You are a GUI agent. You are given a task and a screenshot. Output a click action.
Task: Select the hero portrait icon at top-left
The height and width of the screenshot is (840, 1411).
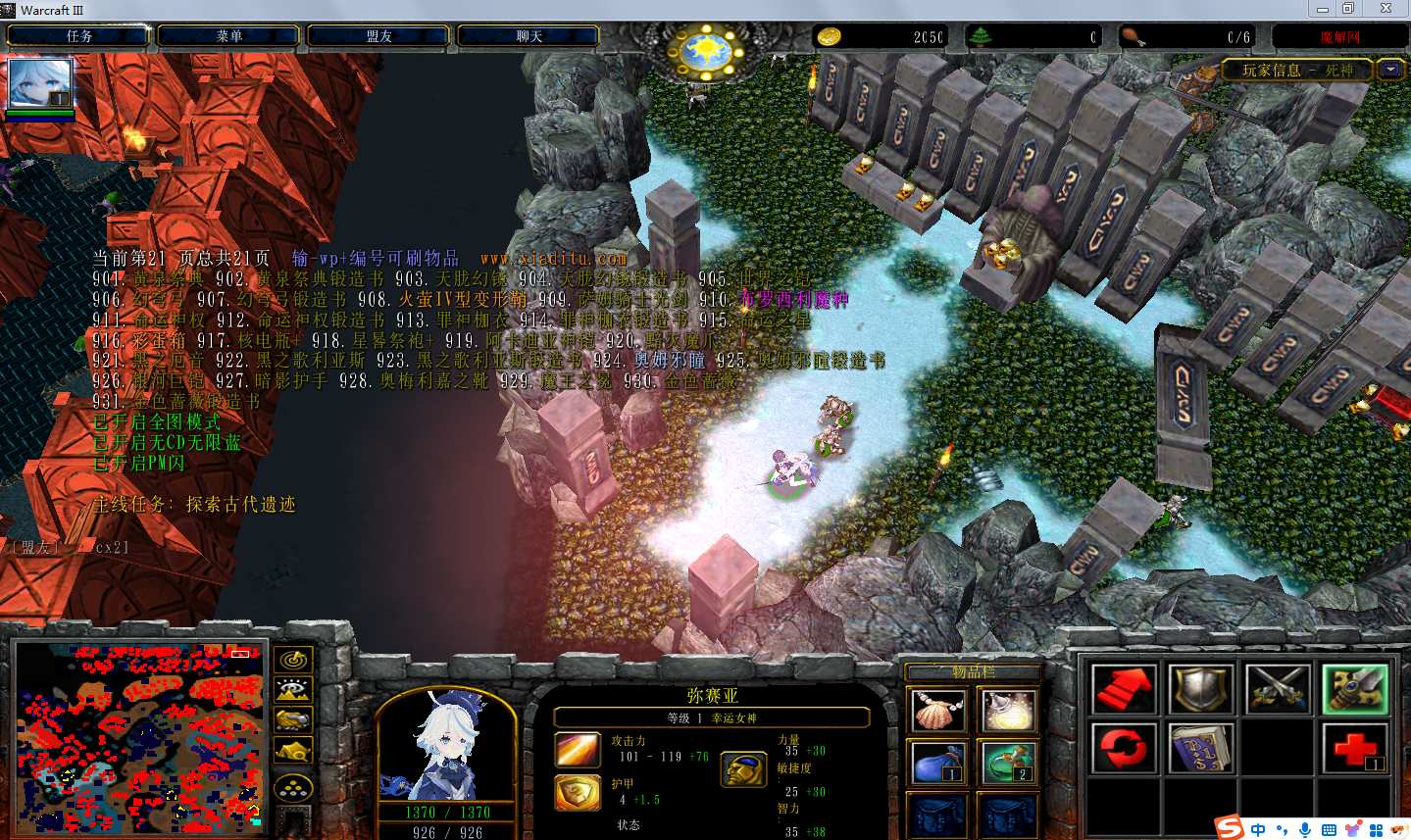pyautogui.click(x=40, y=84)
